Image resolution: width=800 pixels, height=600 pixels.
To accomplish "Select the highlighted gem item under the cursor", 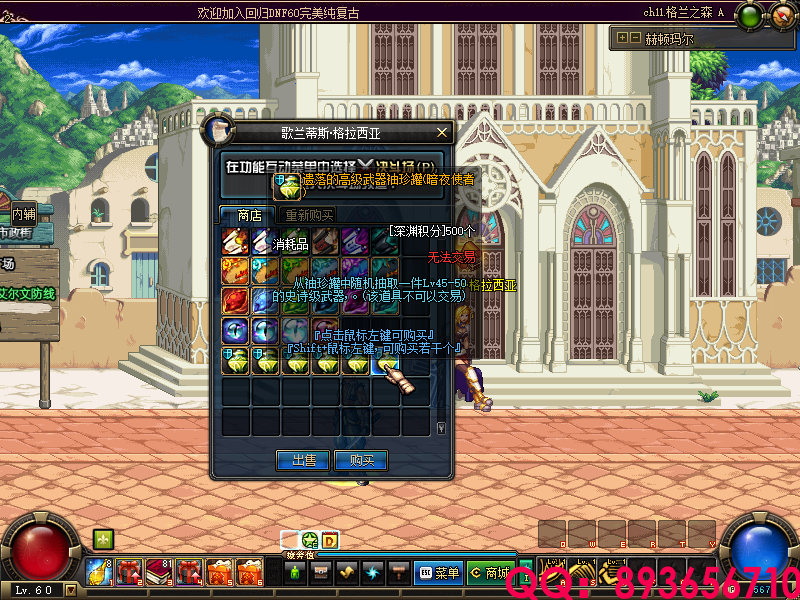I will coord(383,362).
